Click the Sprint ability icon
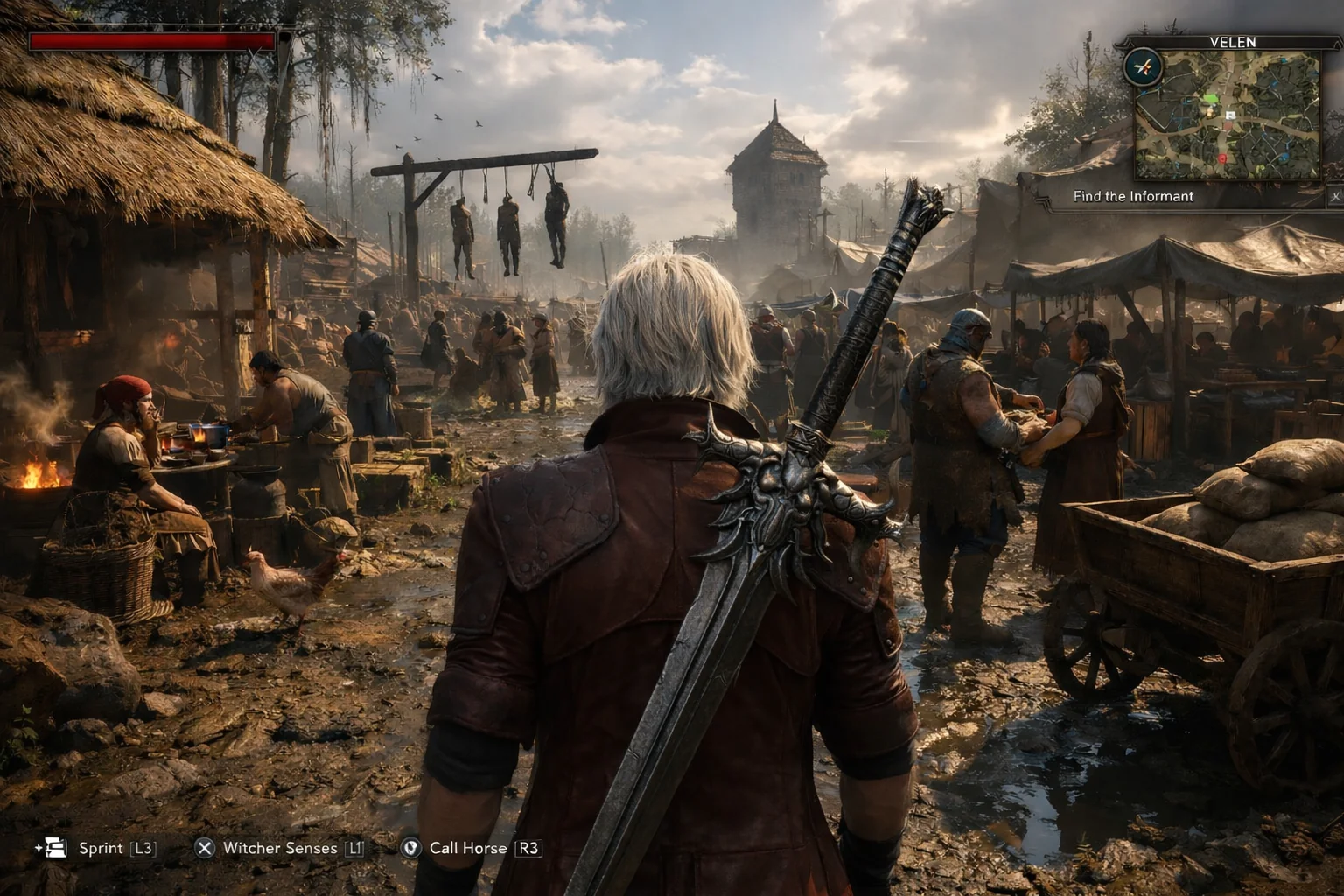The width and height of the screenshot is (1344, 896). pos(54,847)
